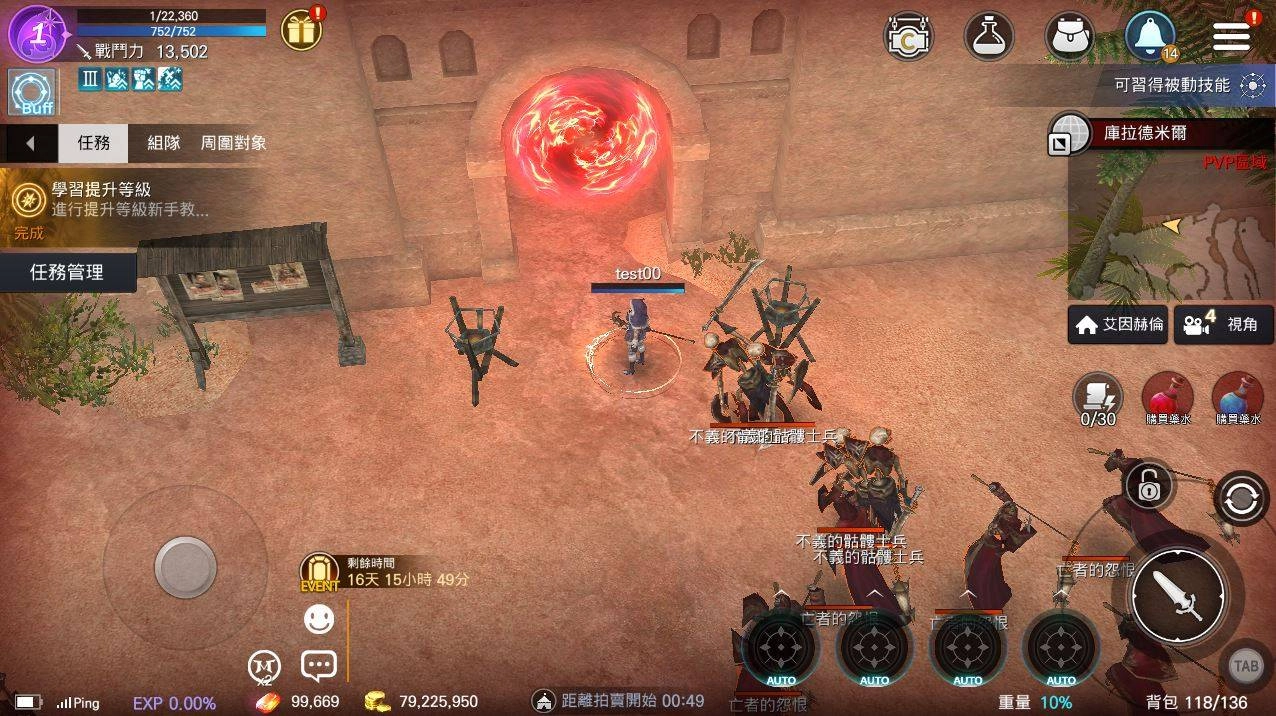Collapse the quest panel with arrow
This screenshot has height=716, width=1276.
pyautogui.click(x=29, y=143)
